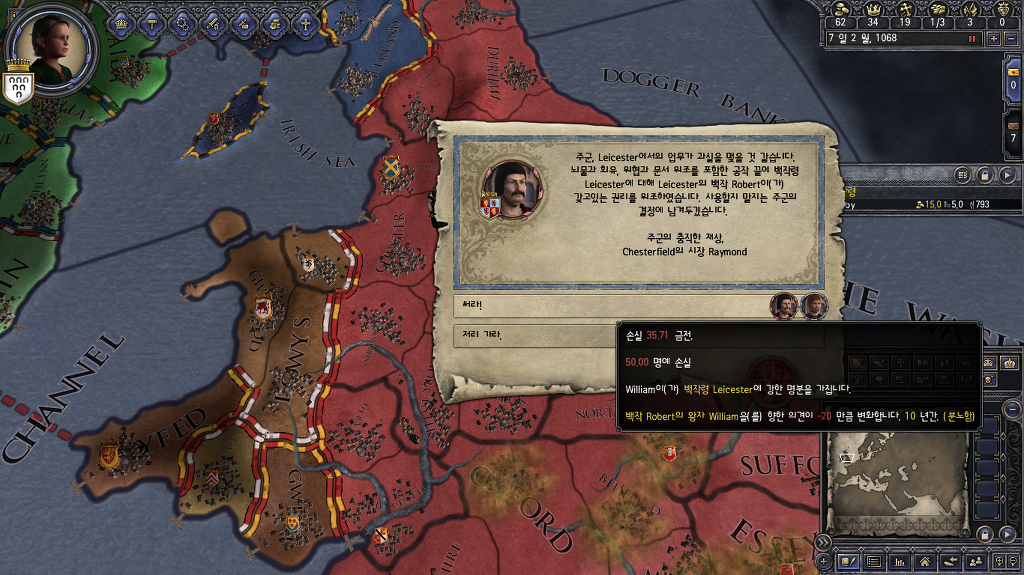Zoom in the map with the magnifier plus
This screenshot has height=575, width=1024.
coord(1001,562)
